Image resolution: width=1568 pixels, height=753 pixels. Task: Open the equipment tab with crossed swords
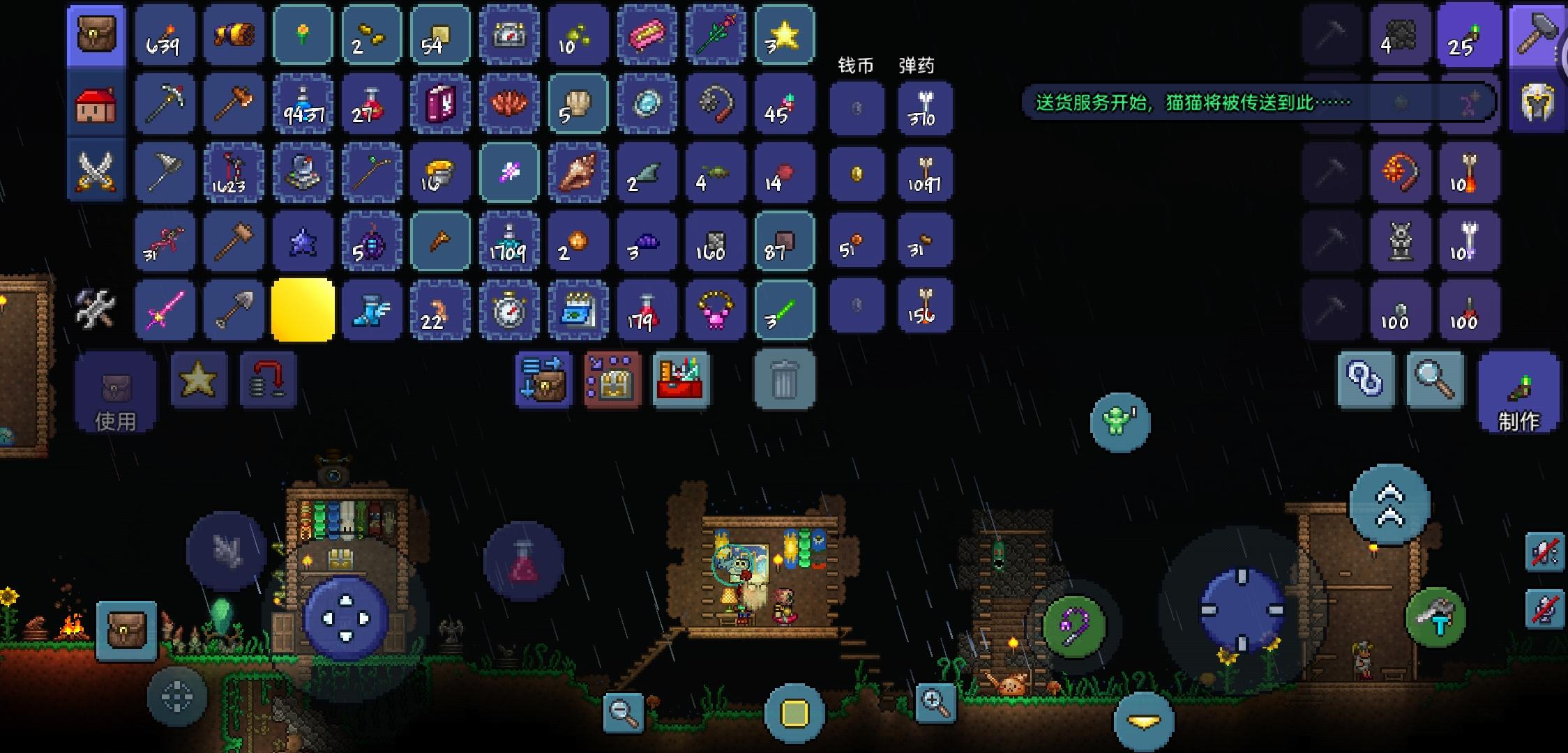coord(96,171)
